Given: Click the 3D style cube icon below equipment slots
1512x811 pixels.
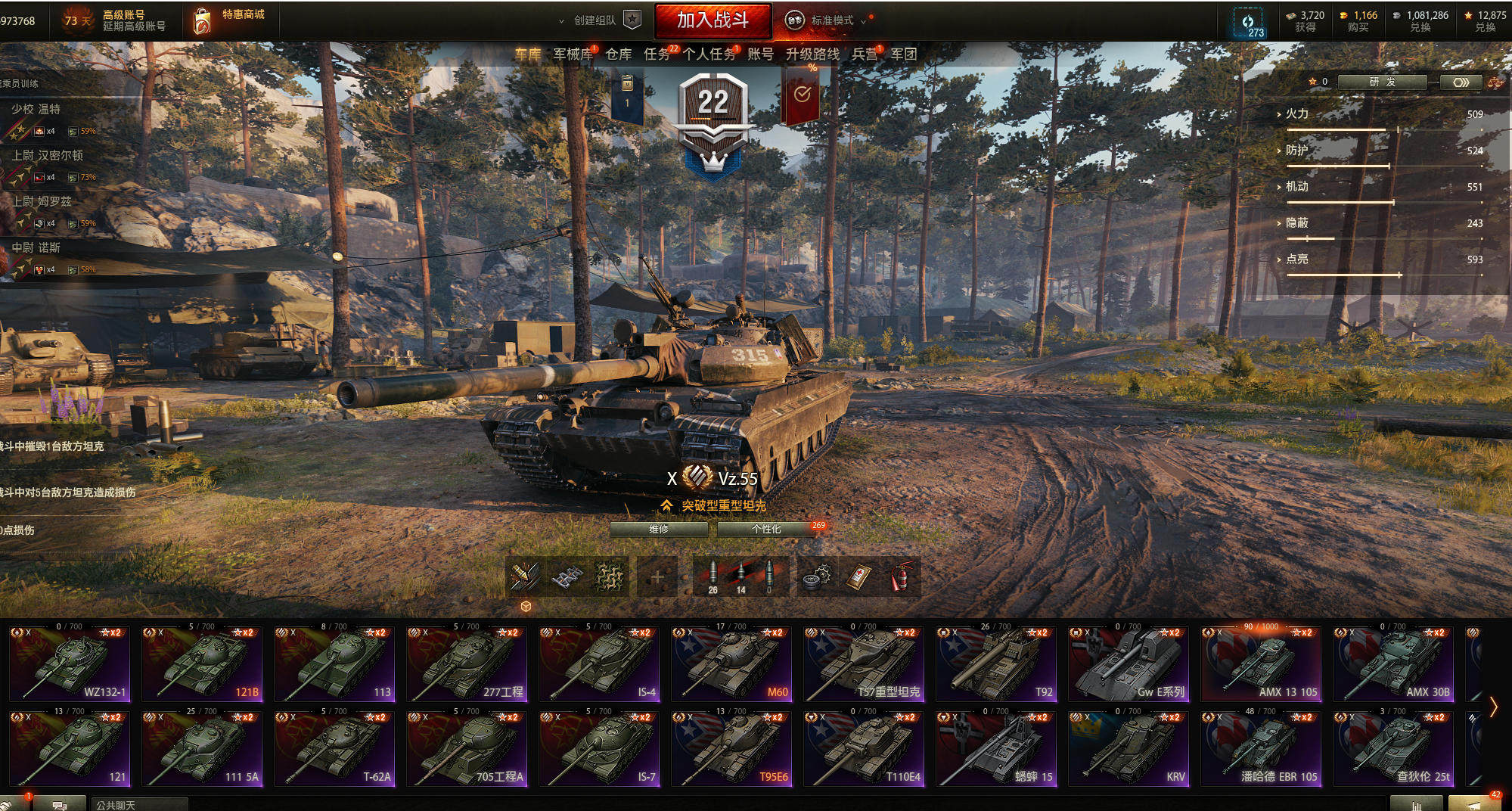Looking at the screenshot, I should coord(527,605).
